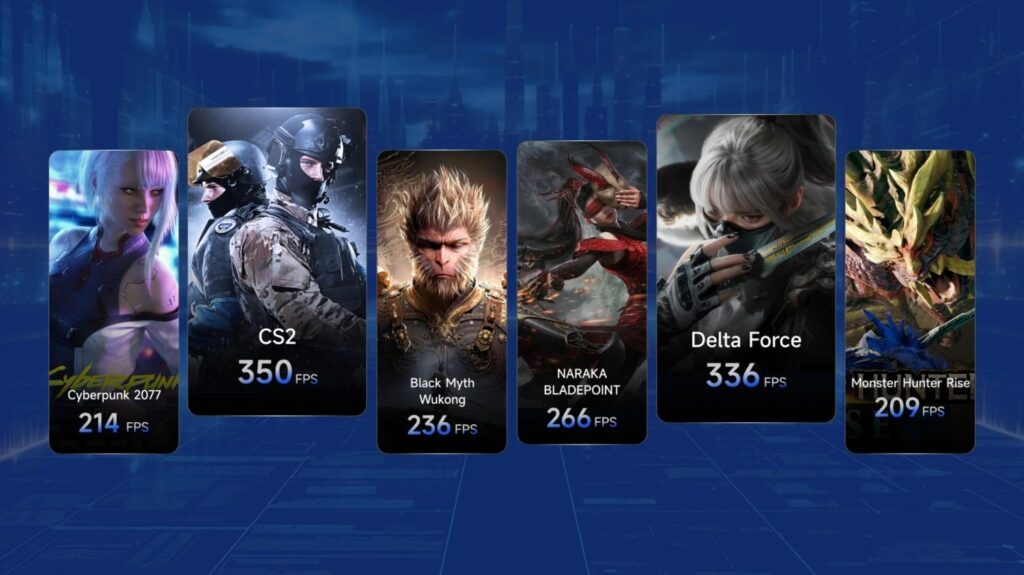Pick the NARAKA BLADEPOINT card
The width and height of the screenshot is (1024, 575).
[x=581, y=292]
